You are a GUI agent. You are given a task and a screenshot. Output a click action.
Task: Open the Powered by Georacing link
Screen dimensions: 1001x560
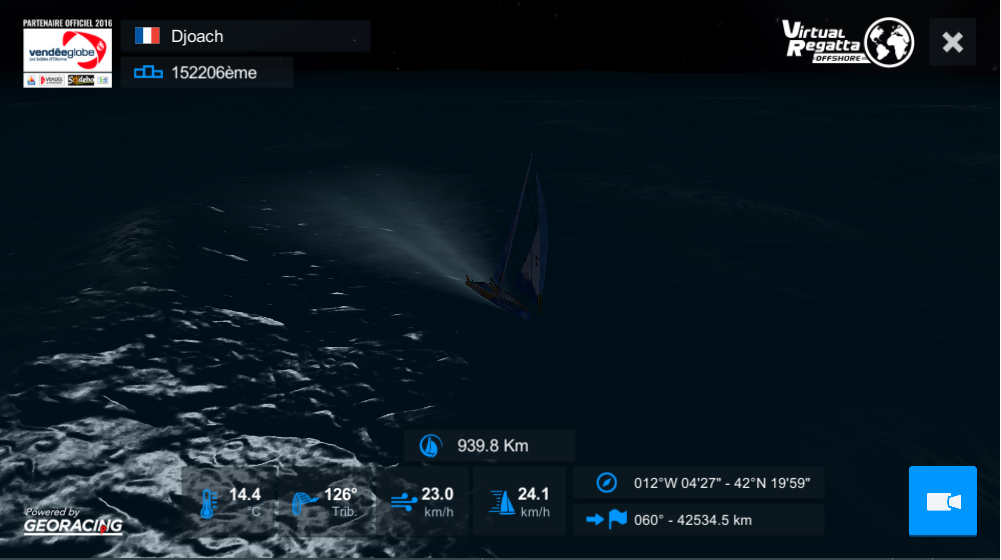[x=73, y=520]
